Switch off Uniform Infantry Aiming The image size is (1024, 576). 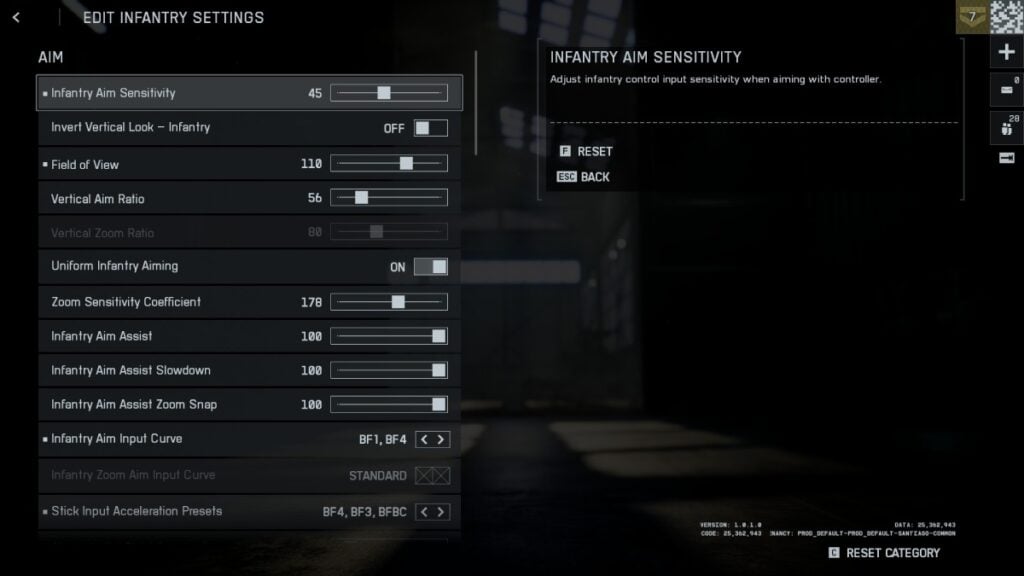pos(431,267)
